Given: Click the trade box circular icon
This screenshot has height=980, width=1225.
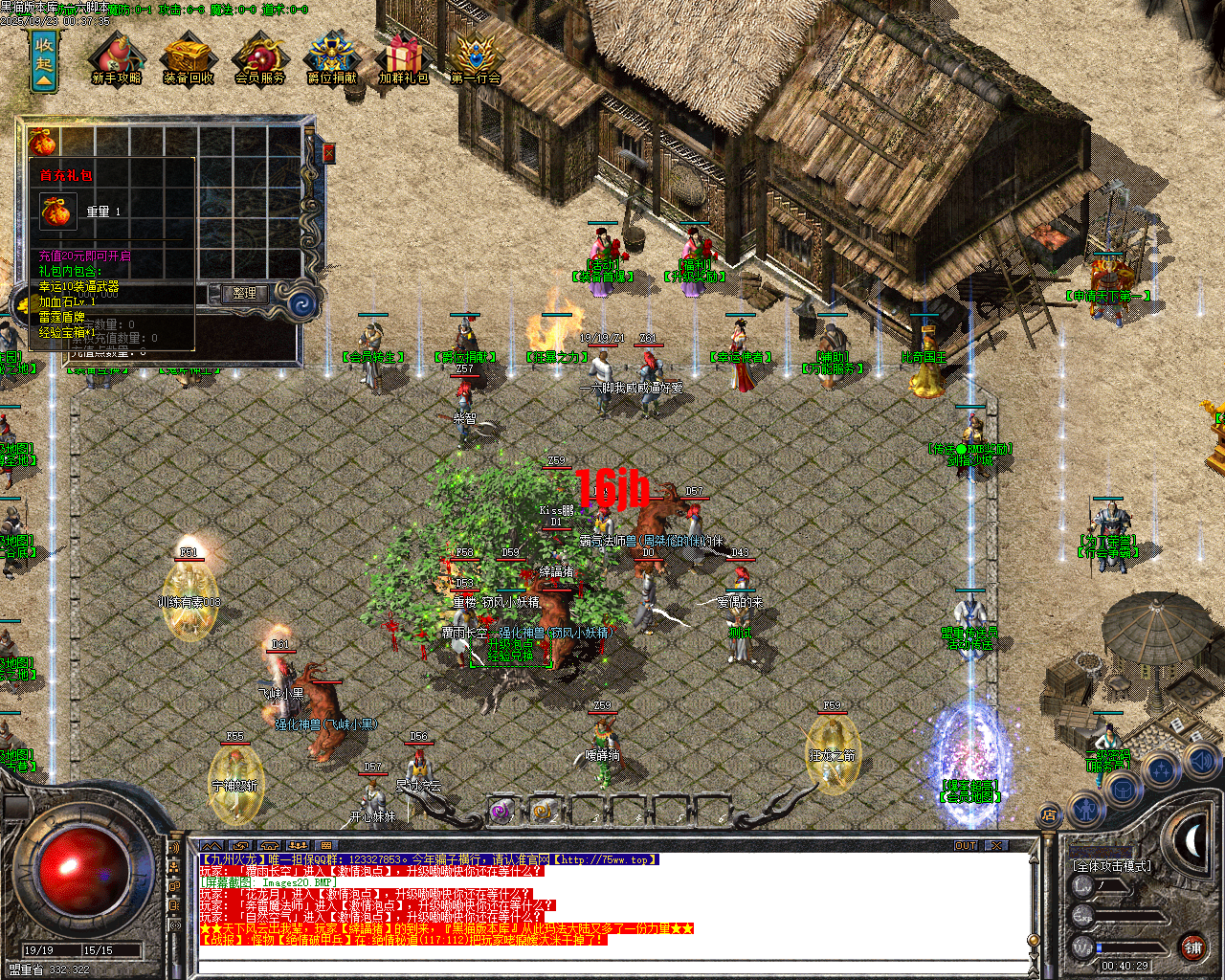Looking at the screenshot, I should [x=1122, y=791].
